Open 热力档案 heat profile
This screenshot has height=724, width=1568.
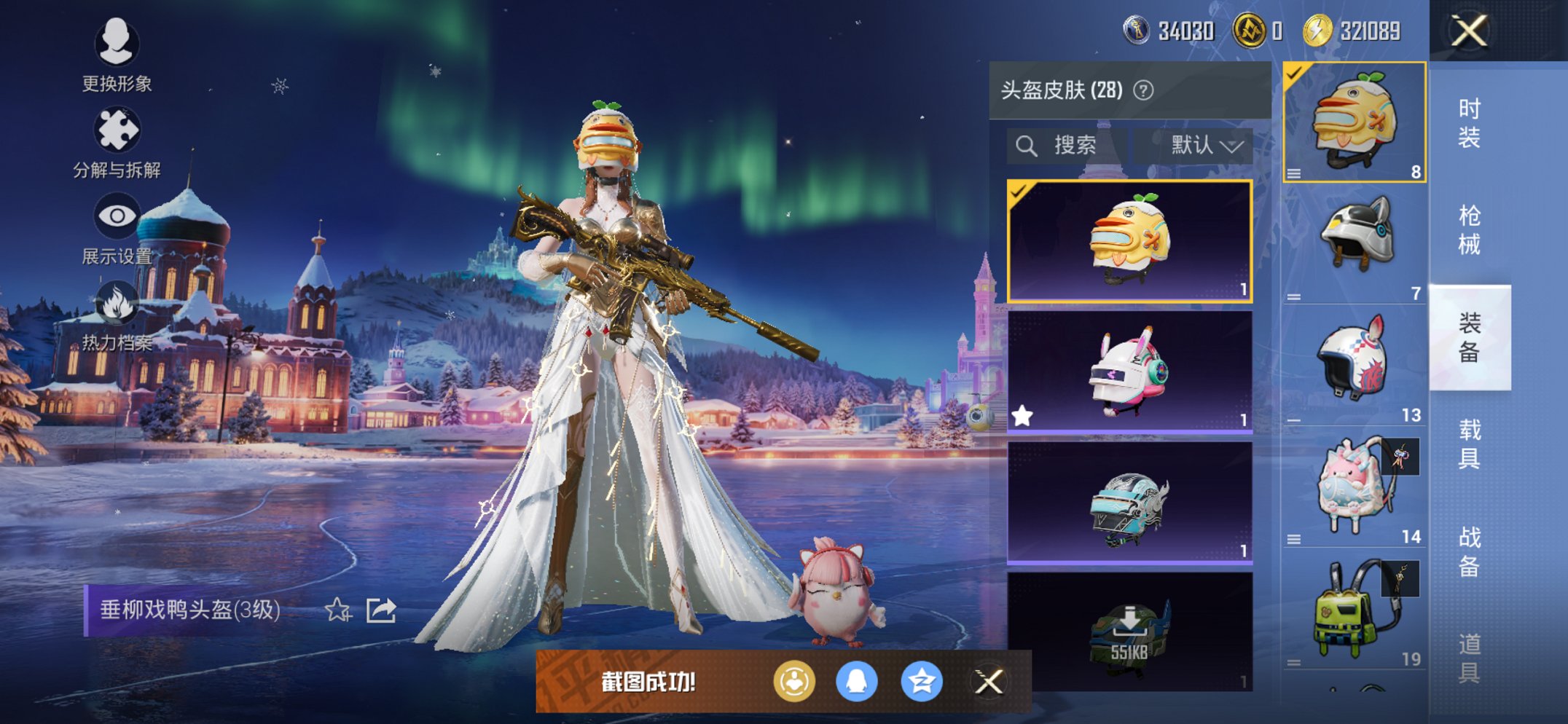[x=117, y=316]
